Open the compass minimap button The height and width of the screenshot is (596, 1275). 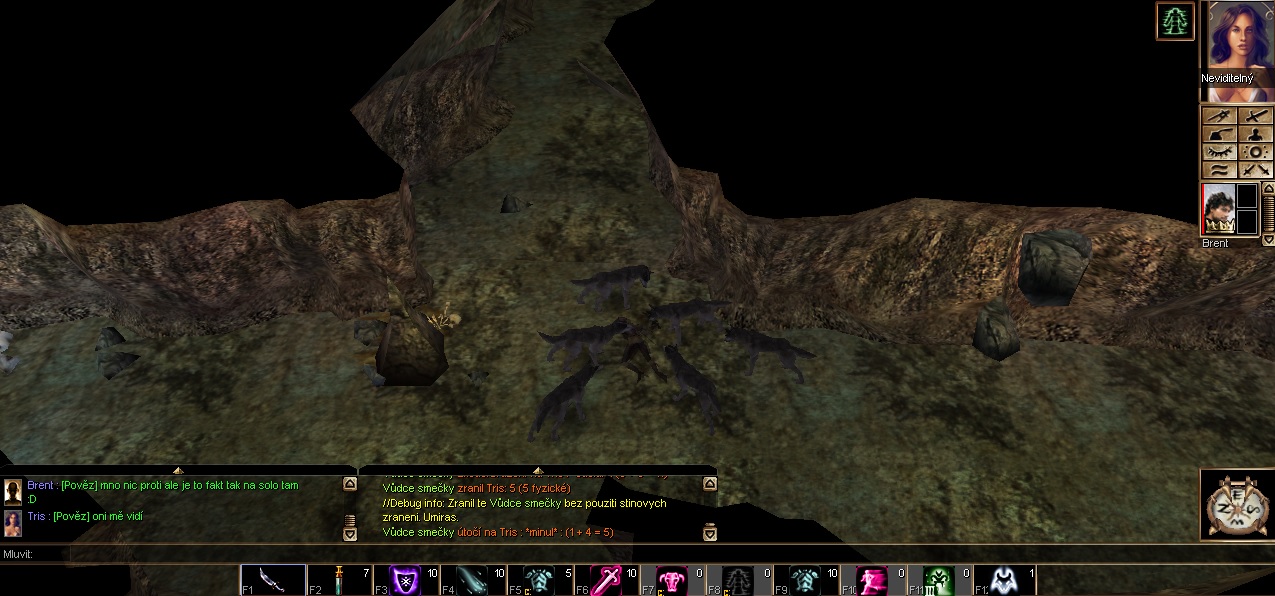1237,506
